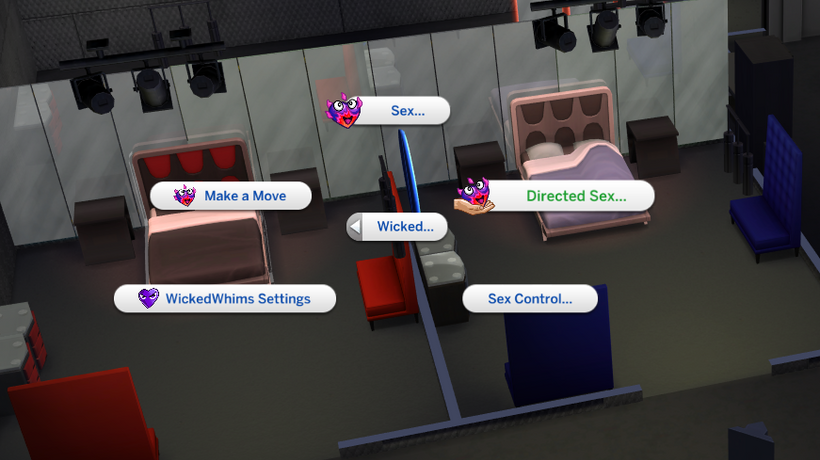Go back via the Wicked... button
The height and width of the screenshot is (460, 820).
(x=398, y=227)
